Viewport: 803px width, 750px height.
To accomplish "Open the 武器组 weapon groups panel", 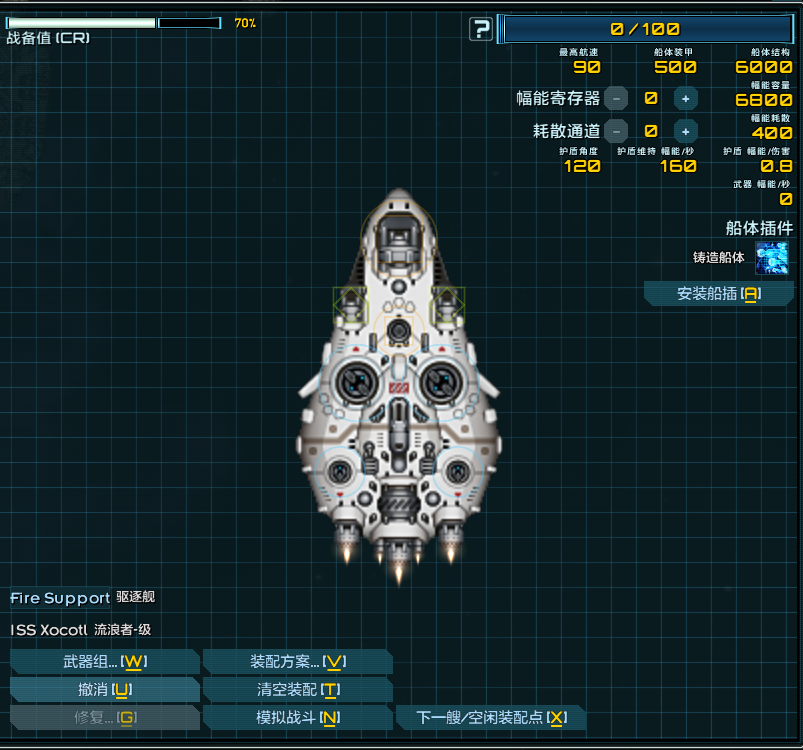I will pos(104,662).
